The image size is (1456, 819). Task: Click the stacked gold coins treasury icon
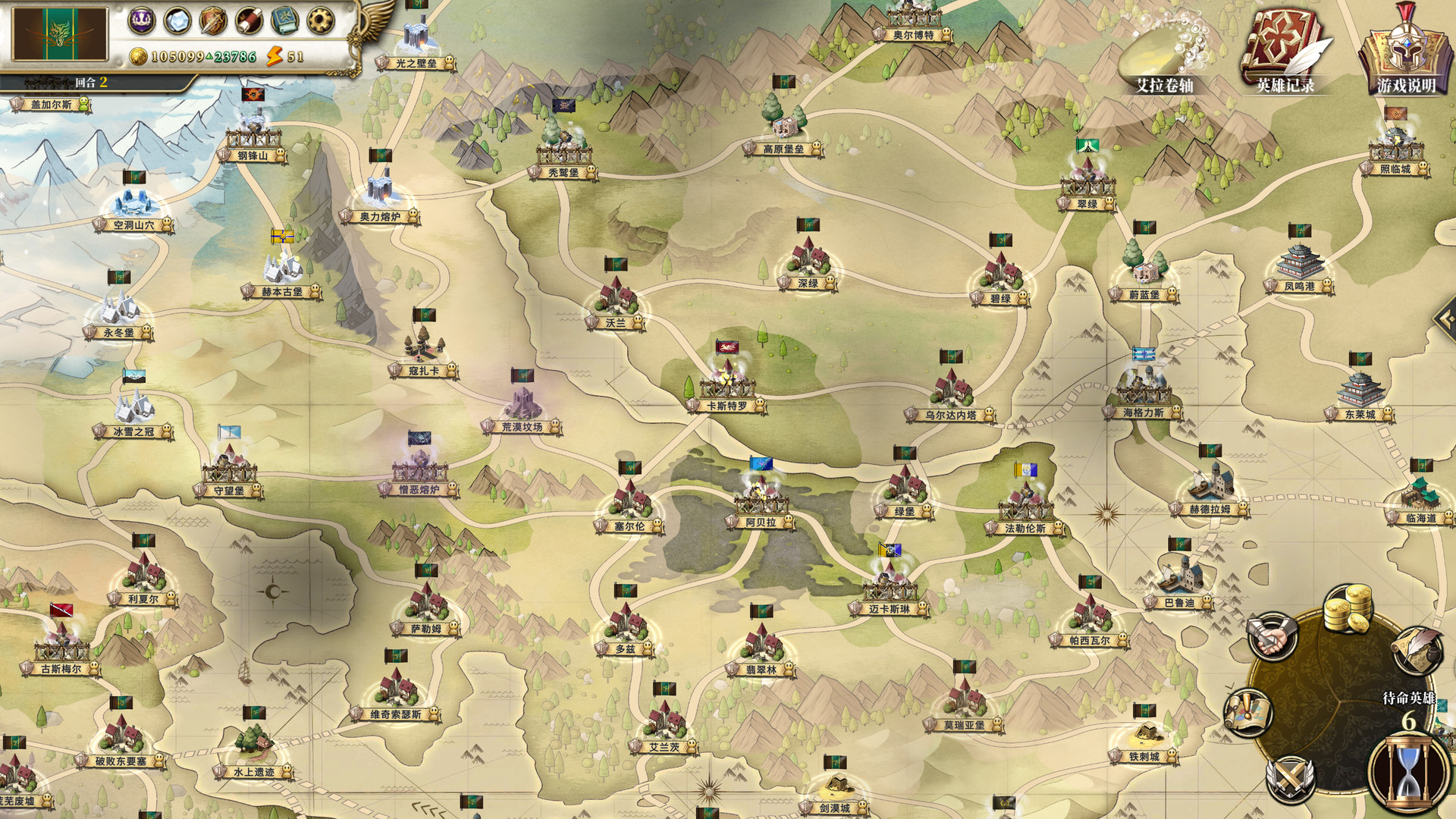pos(1348,608)
